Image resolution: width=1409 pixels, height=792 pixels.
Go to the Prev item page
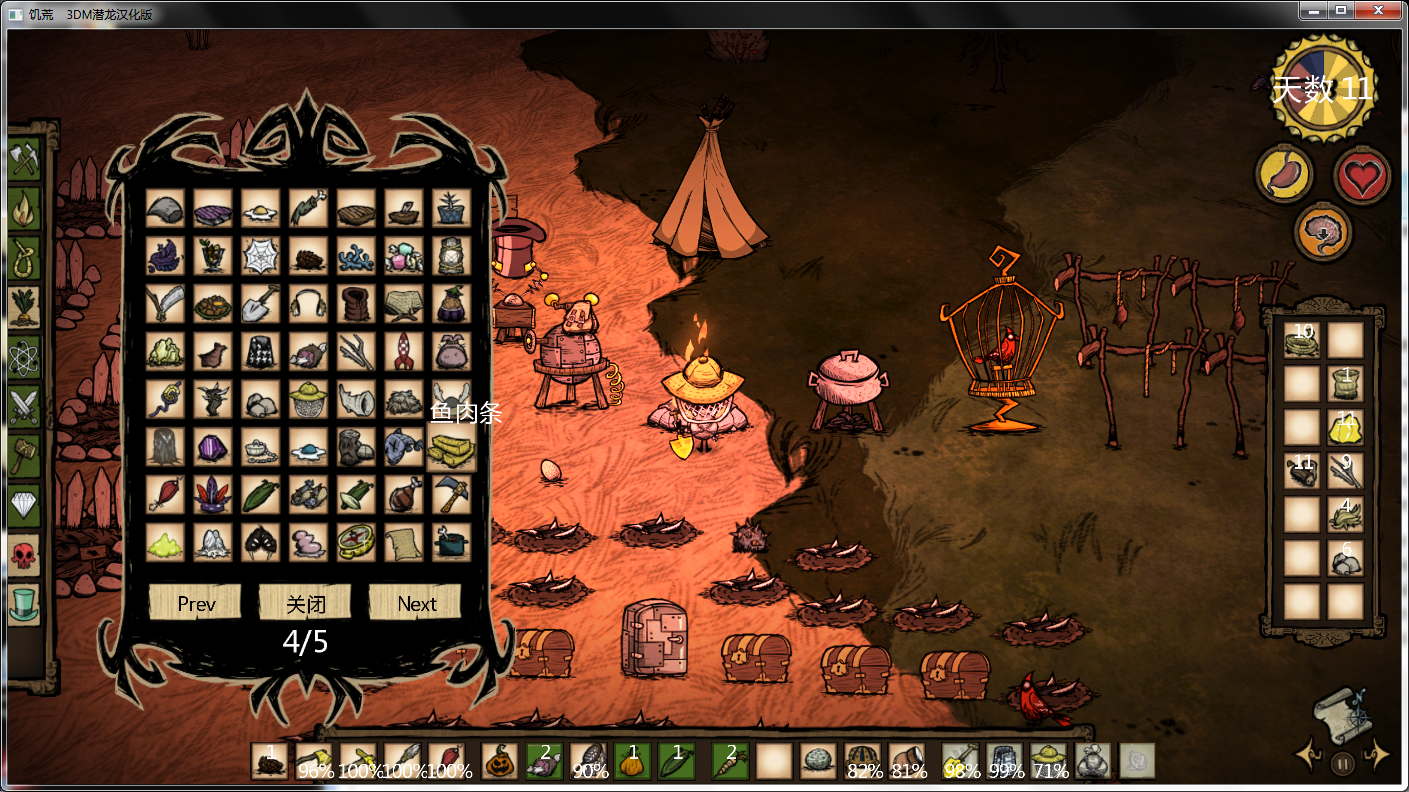pos(195,603)
